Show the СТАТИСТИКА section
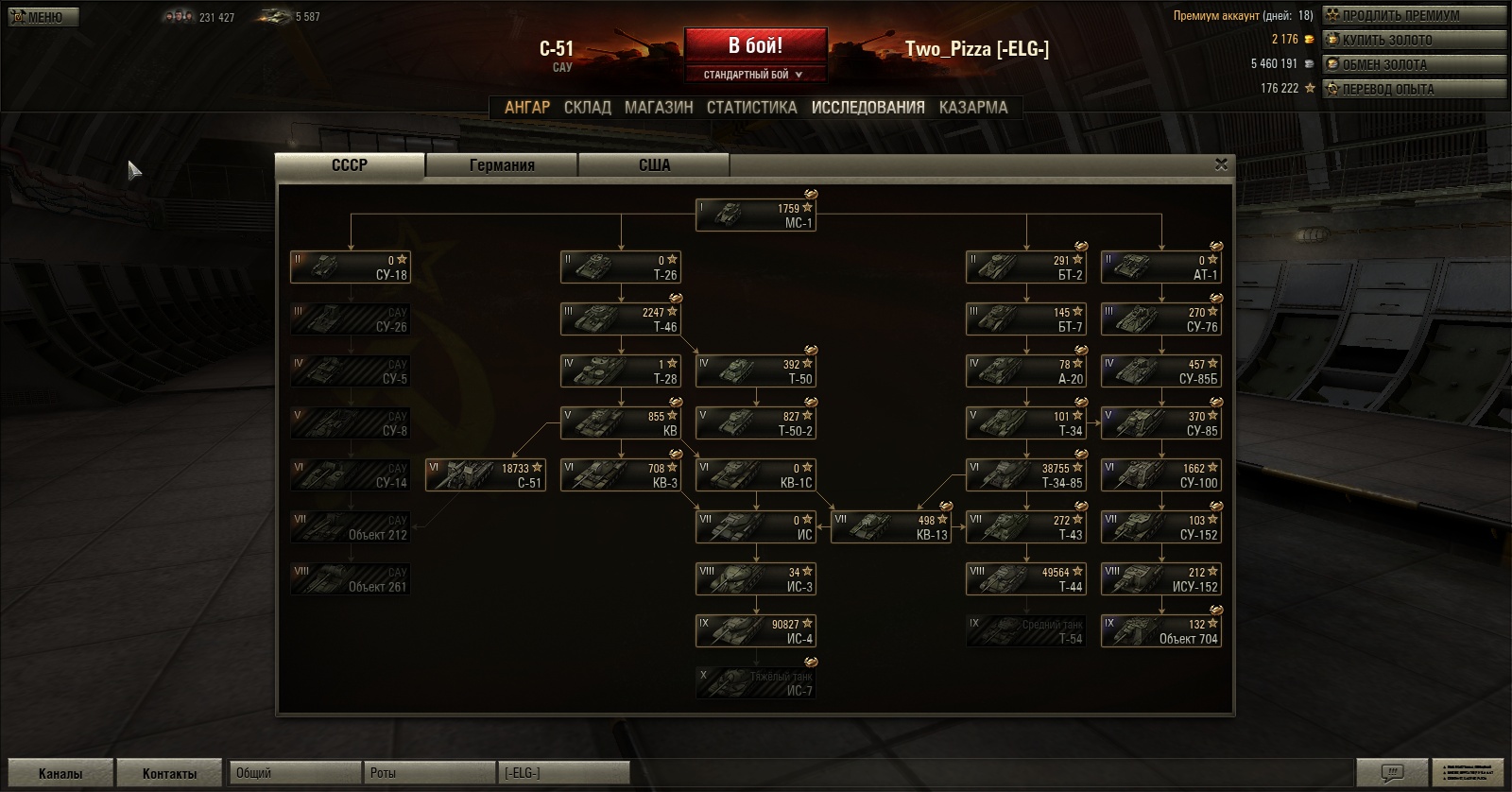 [751, 108]
